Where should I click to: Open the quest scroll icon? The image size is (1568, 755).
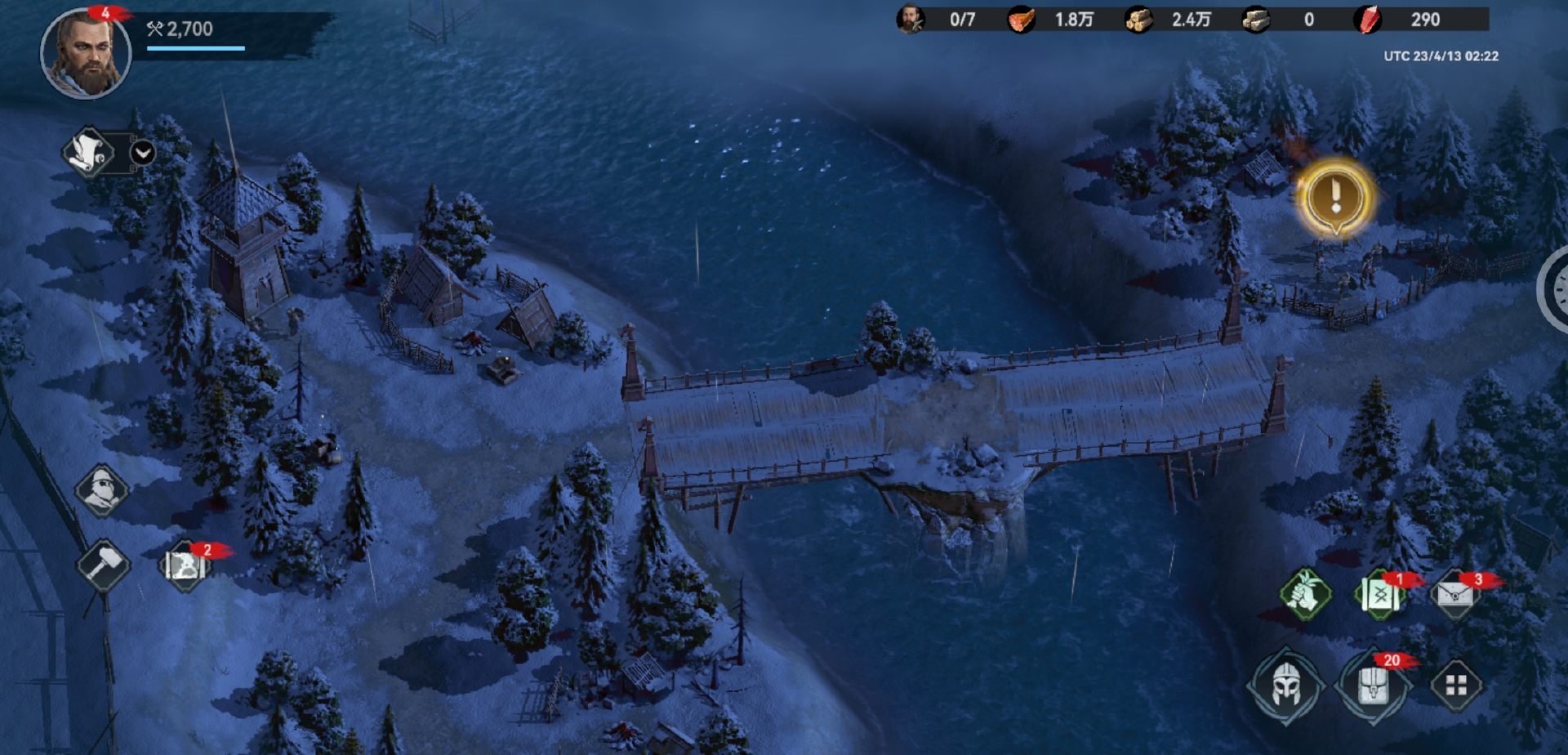point(88,152)
